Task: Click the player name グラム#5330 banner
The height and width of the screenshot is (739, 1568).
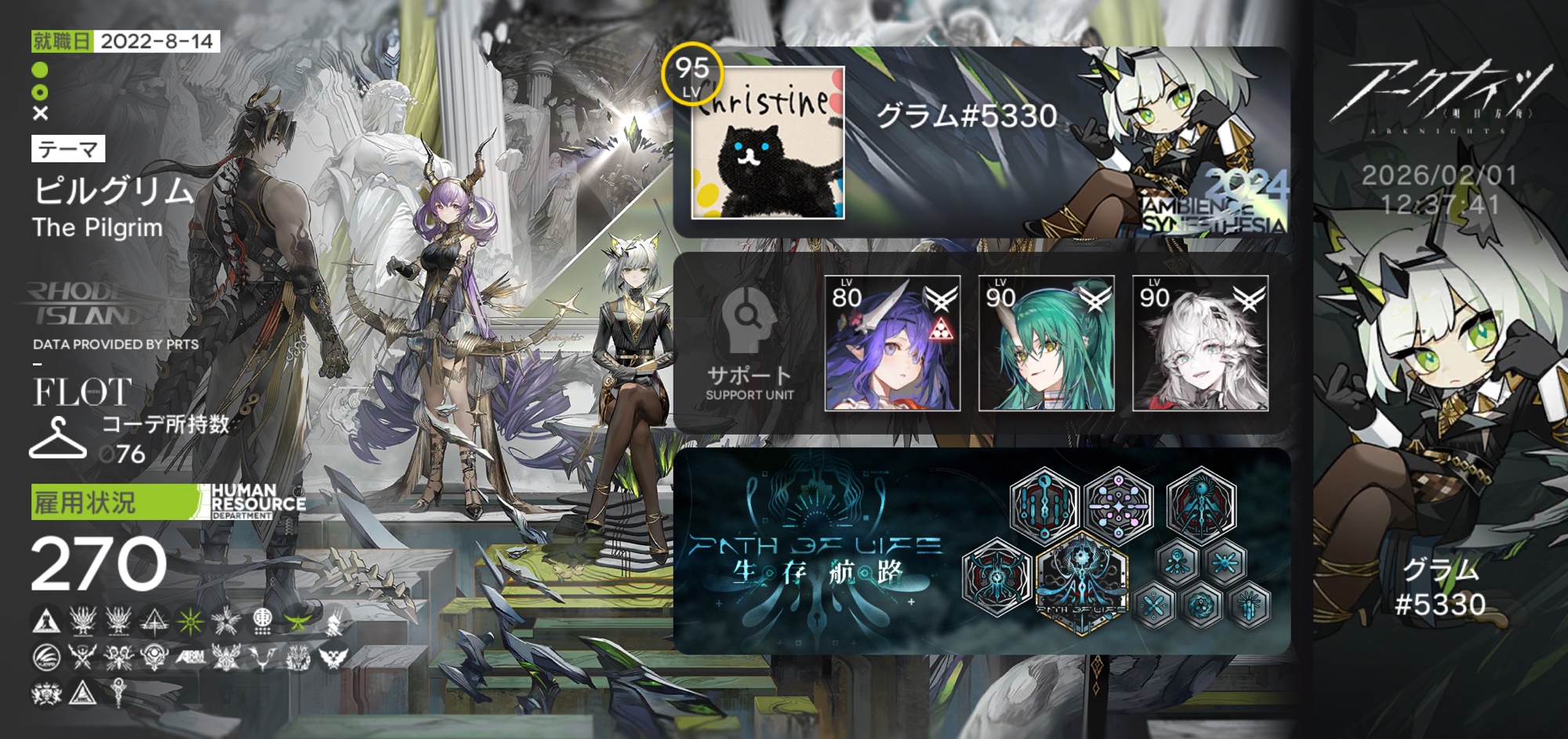Action: (x=966, y=116)
